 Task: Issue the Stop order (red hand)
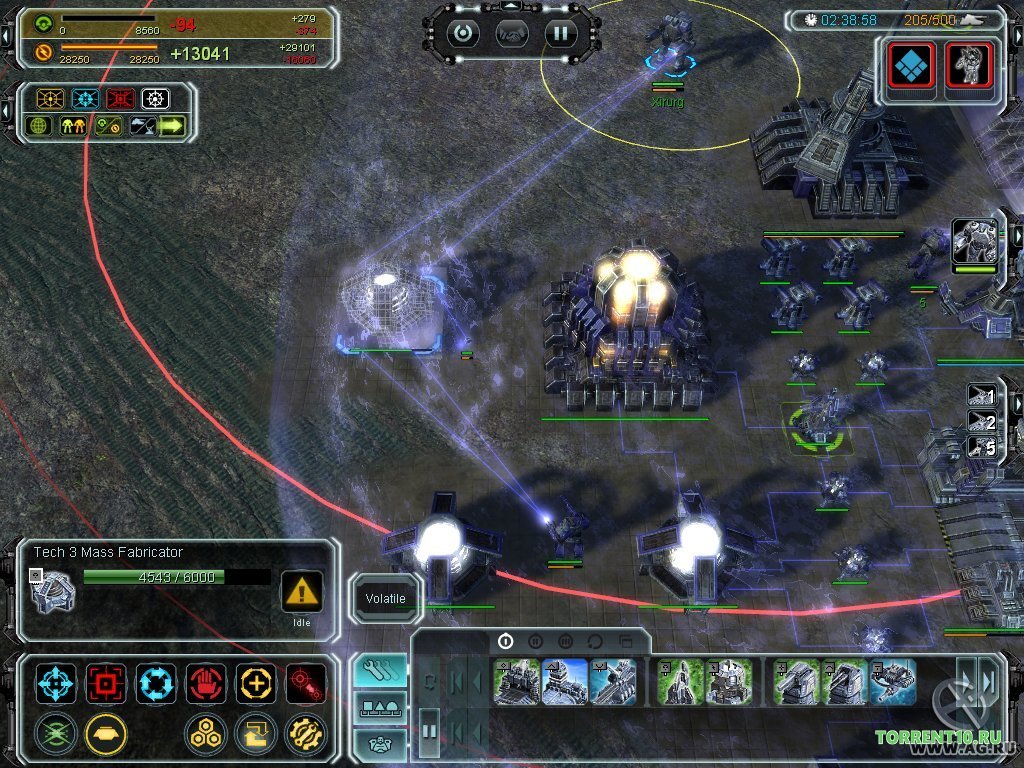point(206,683)
